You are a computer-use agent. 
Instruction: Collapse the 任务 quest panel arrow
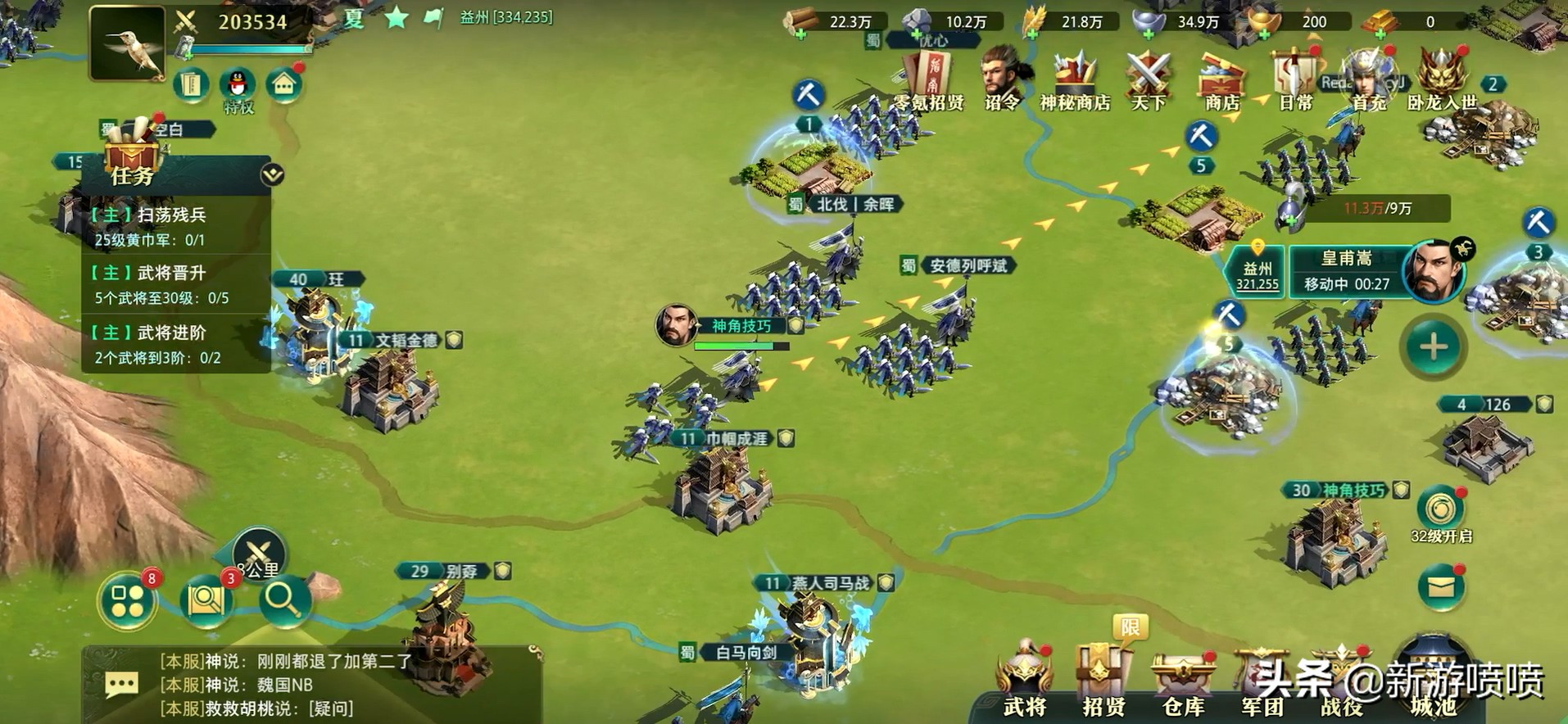click(x=272, y=174)
